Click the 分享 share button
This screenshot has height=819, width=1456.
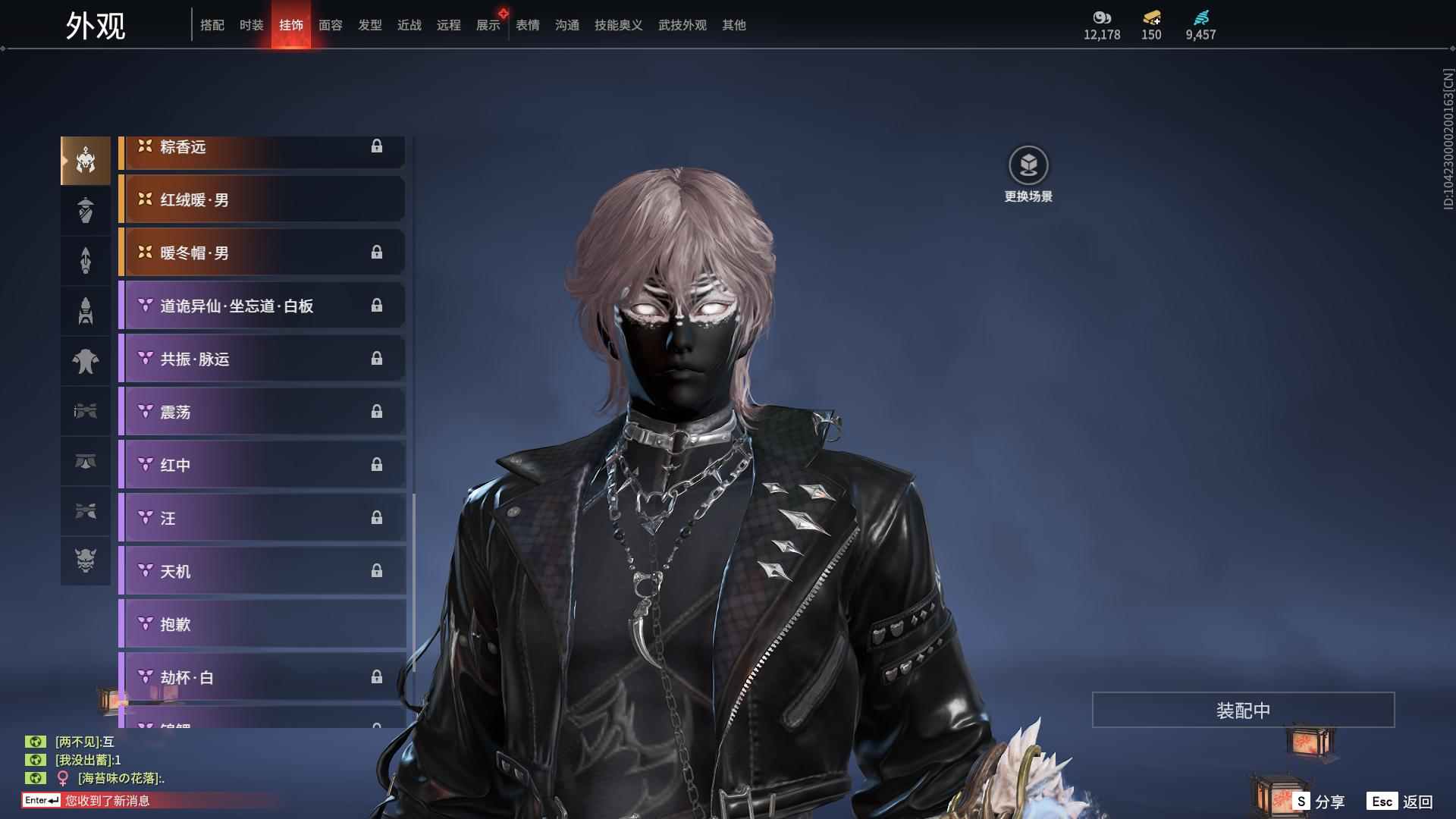[x=1320, y=802]
